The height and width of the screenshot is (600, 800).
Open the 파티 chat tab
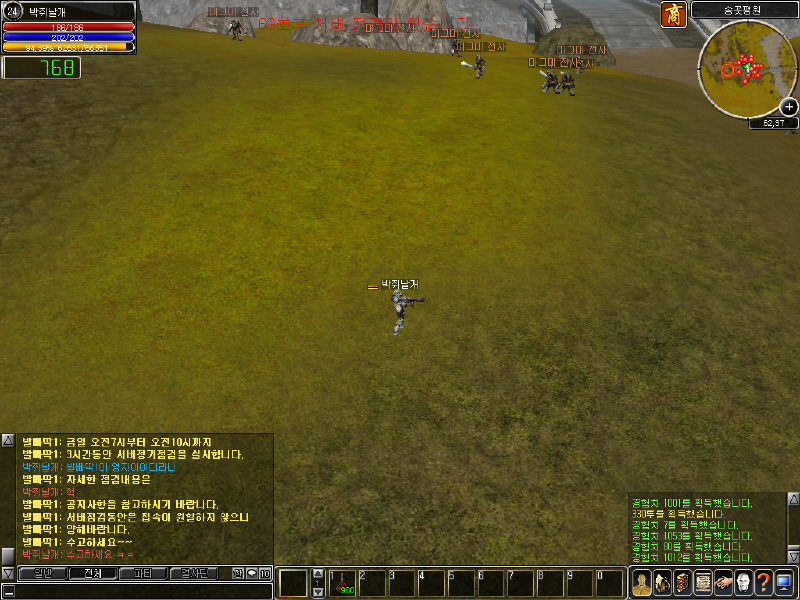pyautogui.click(x=143, y=573)
